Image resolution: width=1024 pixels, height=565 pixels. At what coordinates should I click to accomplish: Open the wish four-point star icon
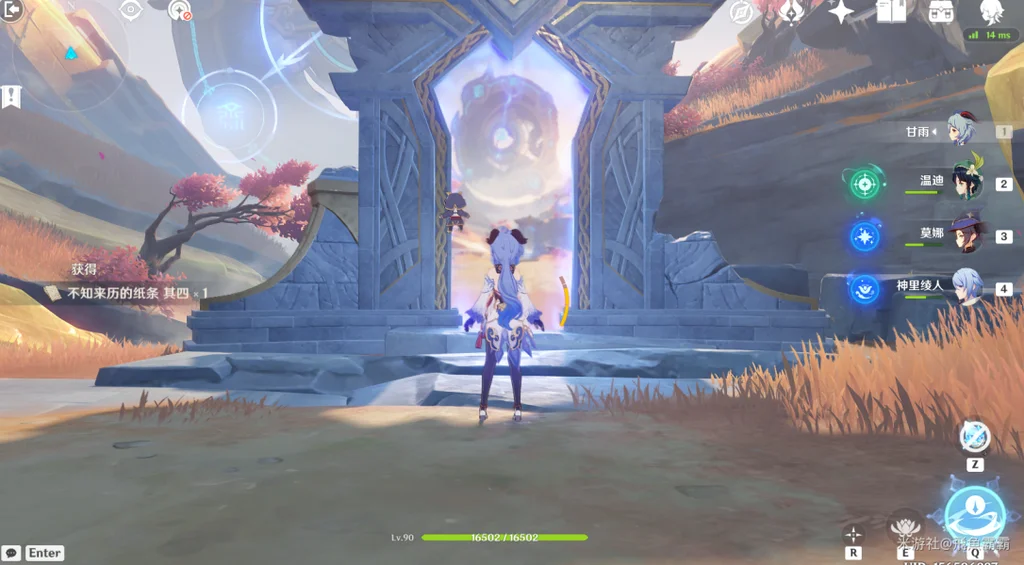[x=841, y=12]
